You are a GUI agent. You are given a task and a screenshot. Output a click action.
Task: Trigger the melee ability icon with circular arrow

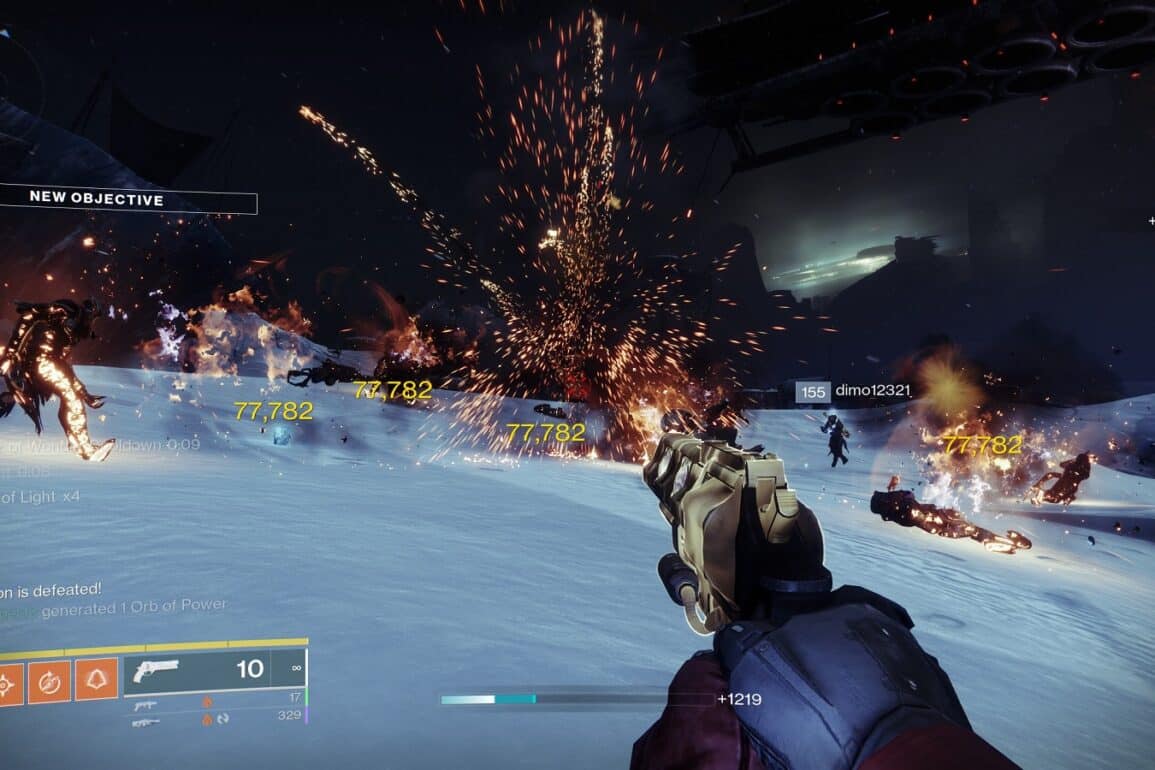(x=51, y=680)
